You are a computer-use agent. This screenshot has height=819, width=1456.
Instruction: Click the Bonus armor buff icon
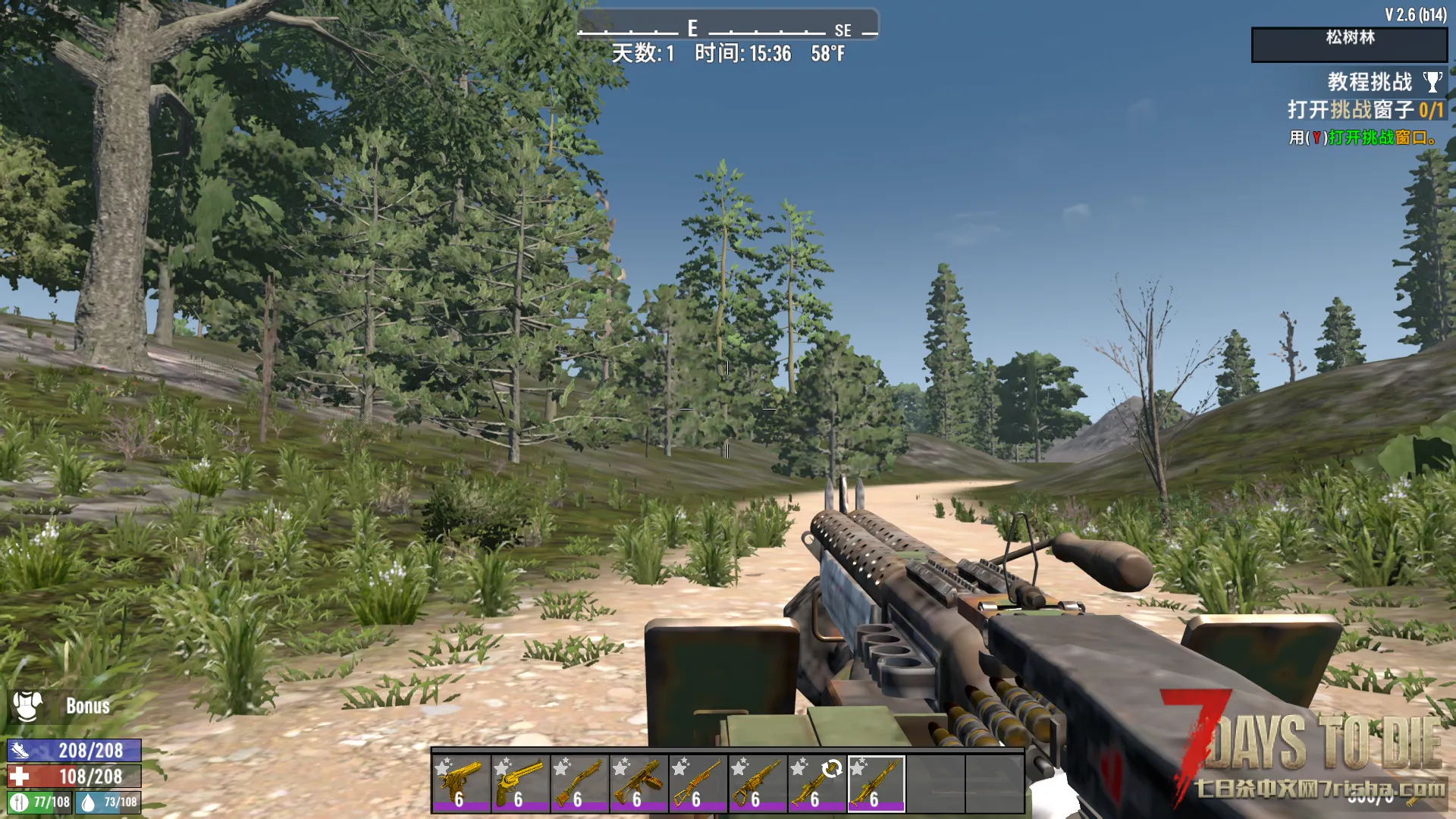28,706
